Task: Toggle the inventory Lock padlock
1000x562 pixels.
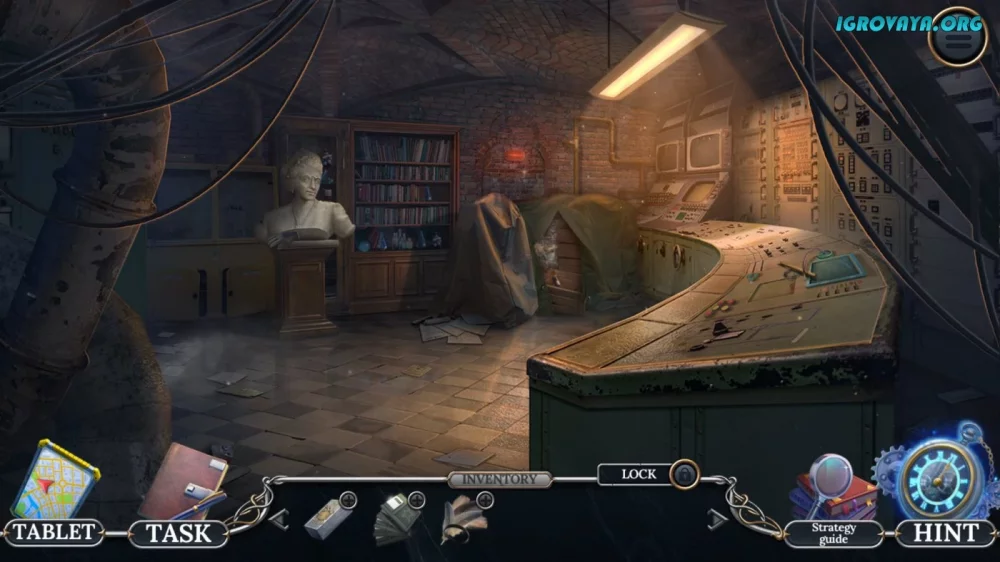Action: 684,473
